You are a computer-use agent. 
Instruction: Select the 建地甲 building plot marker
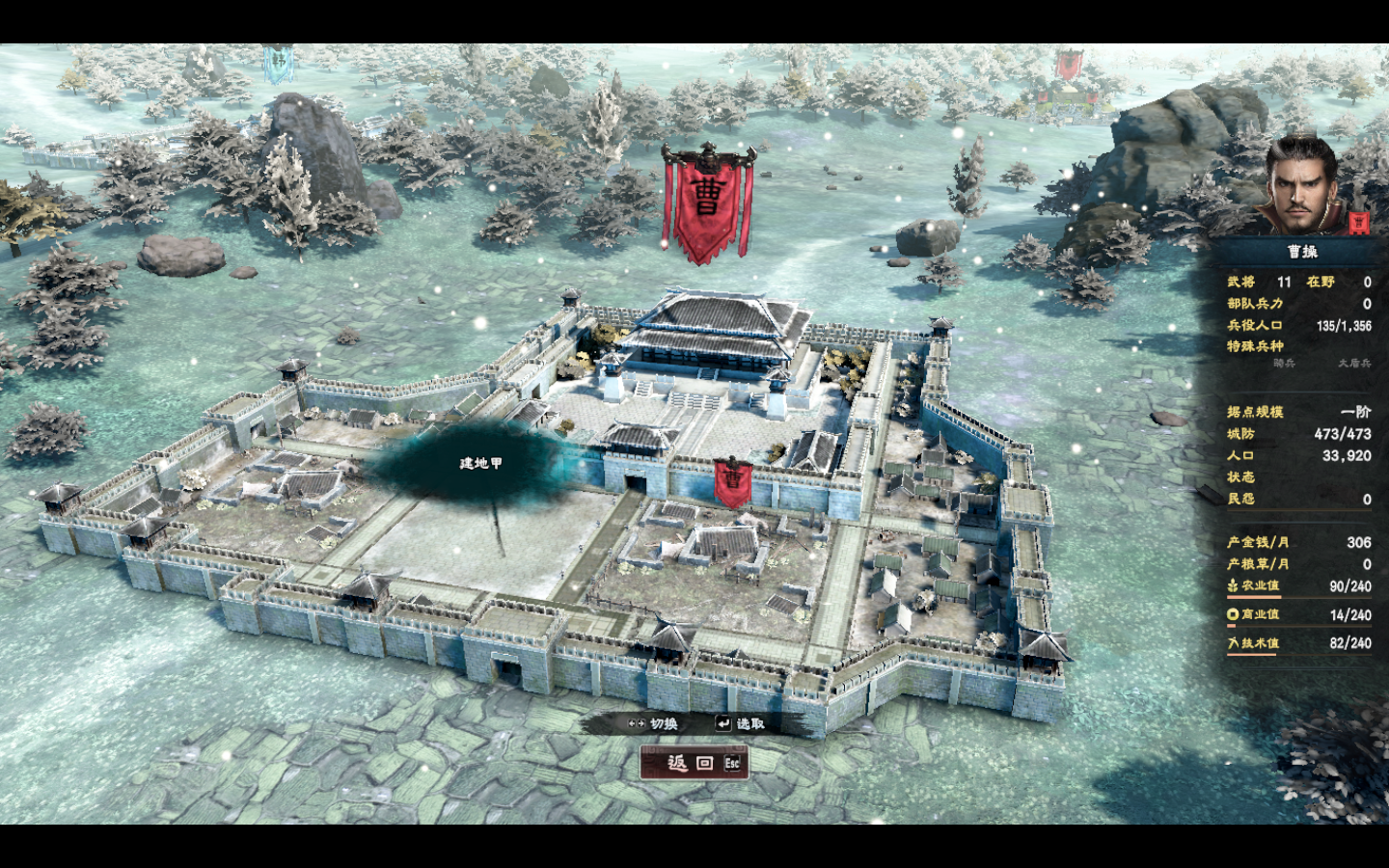[480, 464]
